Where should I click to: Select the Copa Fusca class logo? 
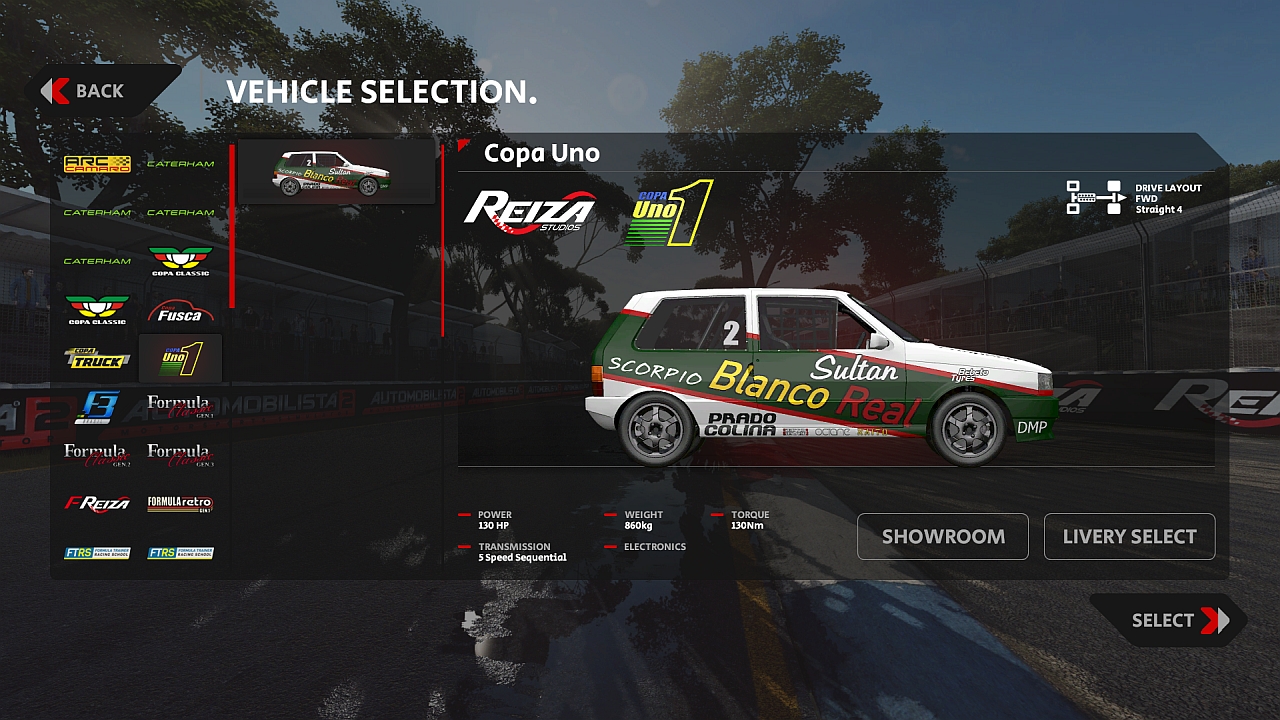click(x=181, y=310)
